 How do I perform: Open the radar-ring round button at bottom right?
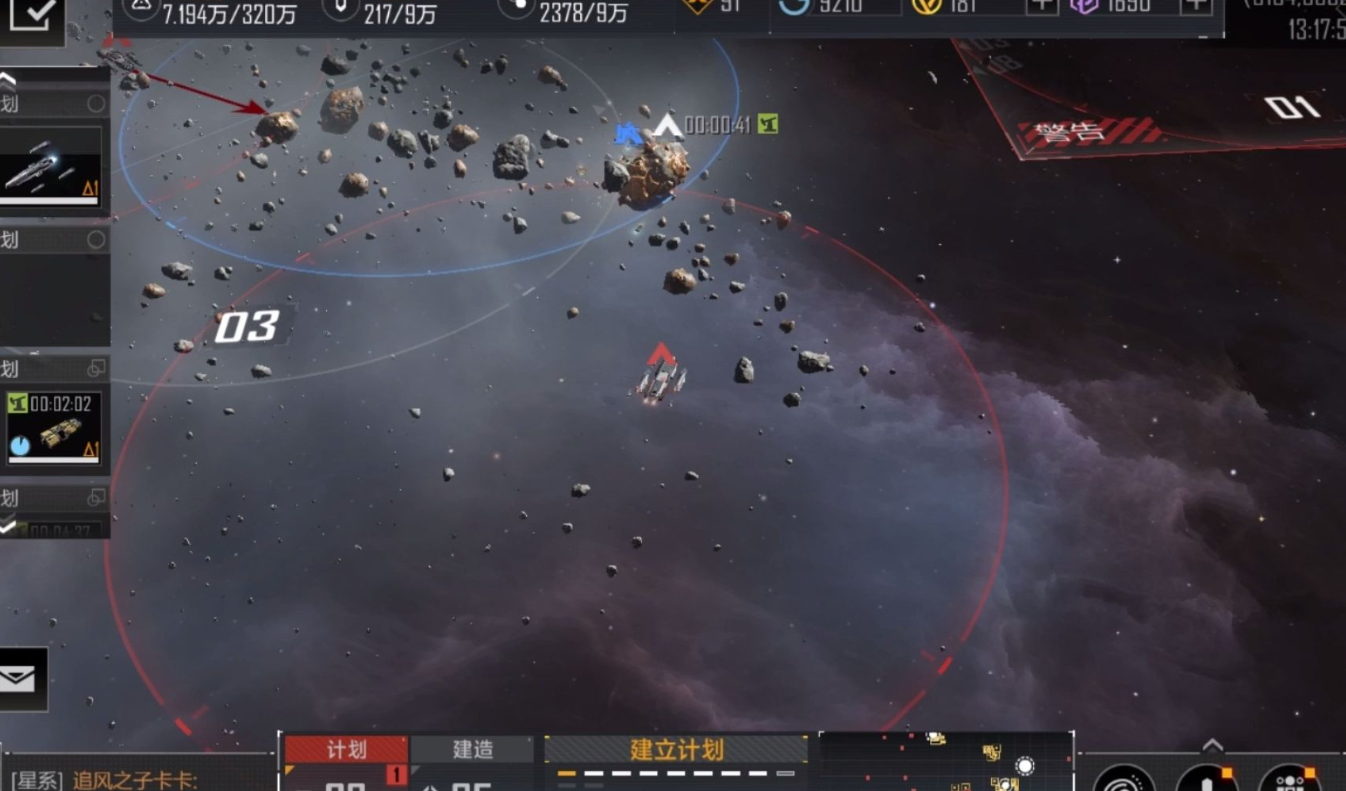1124,780
